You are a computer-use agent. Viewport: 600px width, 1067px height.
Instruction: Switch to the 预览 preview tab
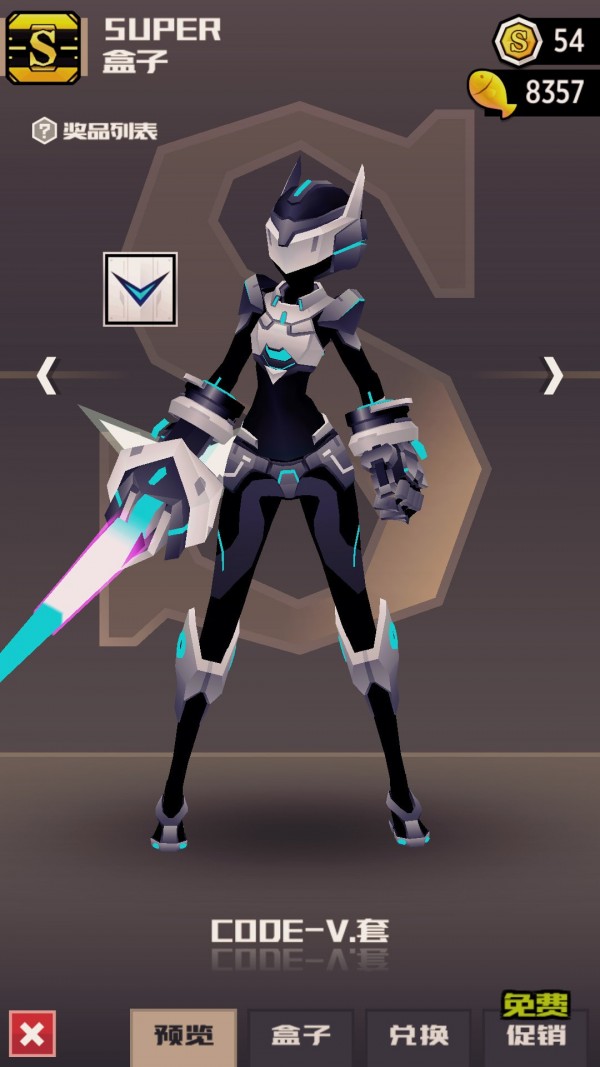(x=183, y=1037)
